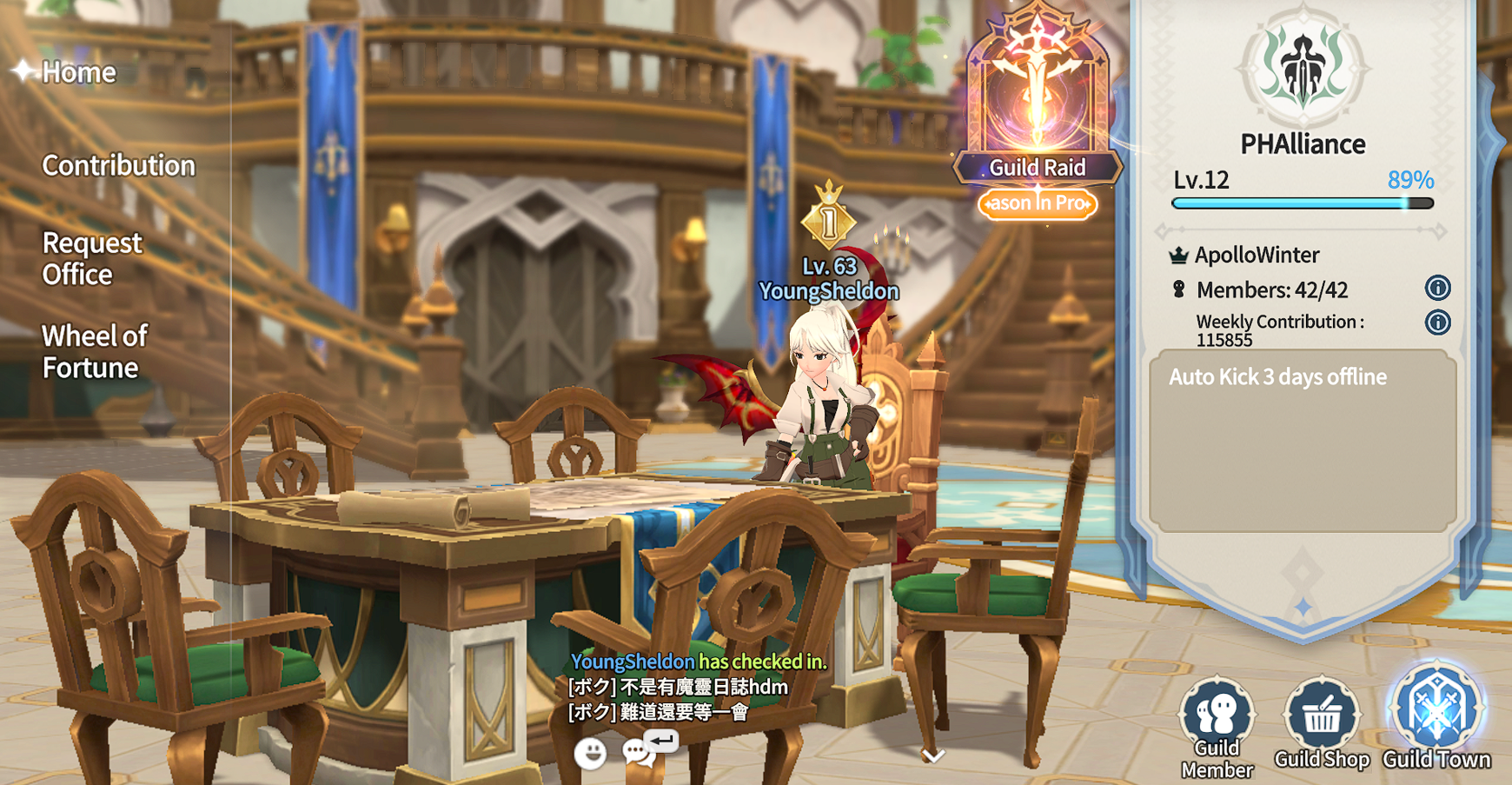1512x785 pixels.
Task: Select the Home menu entry
Action: pyautogui.click(x=78, y=72)
